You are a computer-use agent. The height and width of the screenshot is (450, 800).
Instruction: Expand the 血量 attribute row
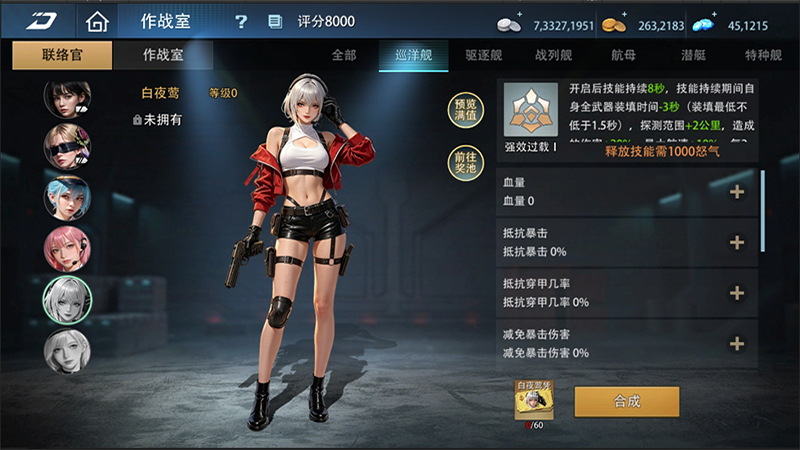pyautogui.click(x=737, y=192)
